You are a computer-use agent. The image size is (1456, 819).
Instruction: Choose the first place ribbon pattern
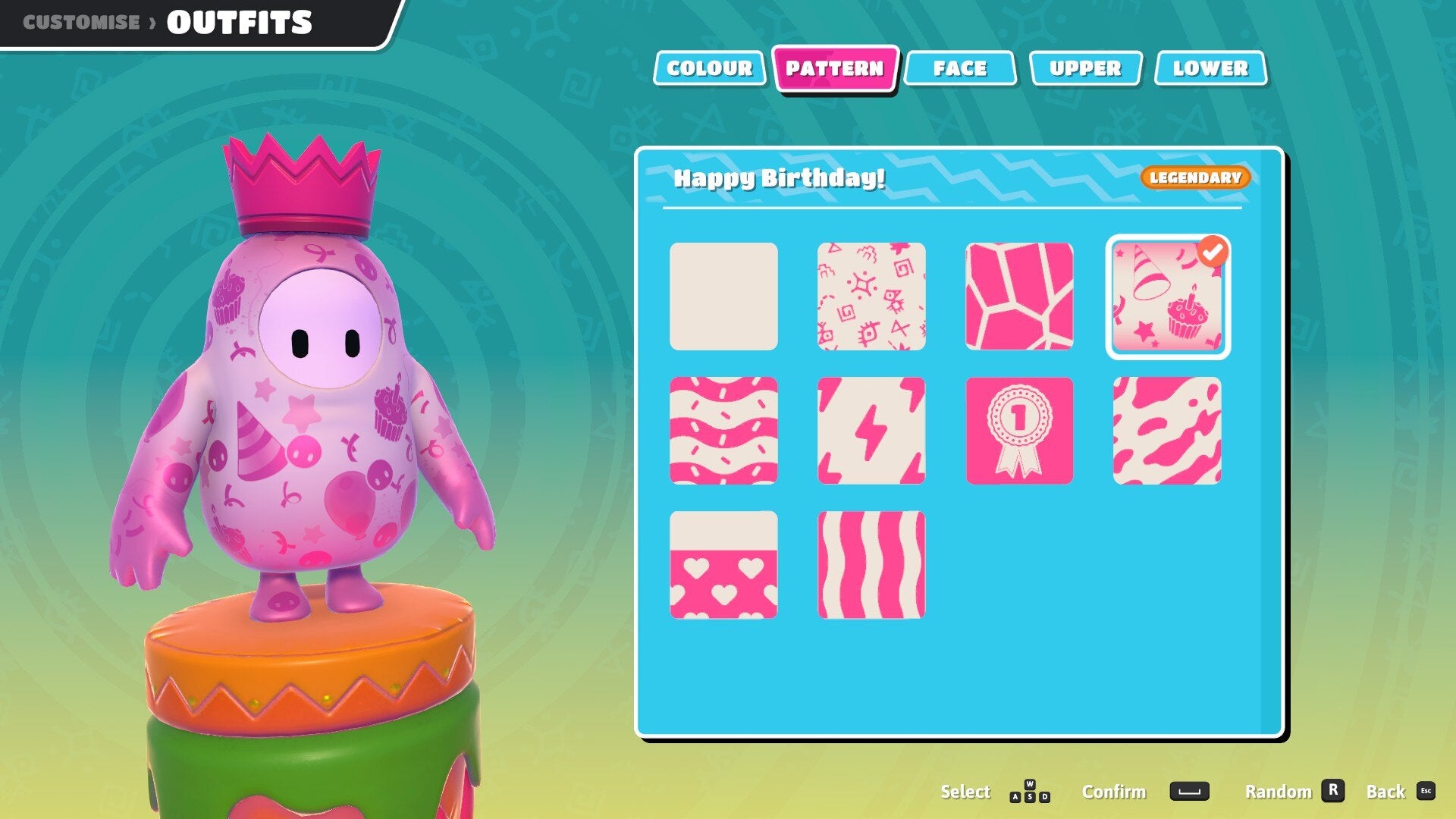click(1019, 430)
